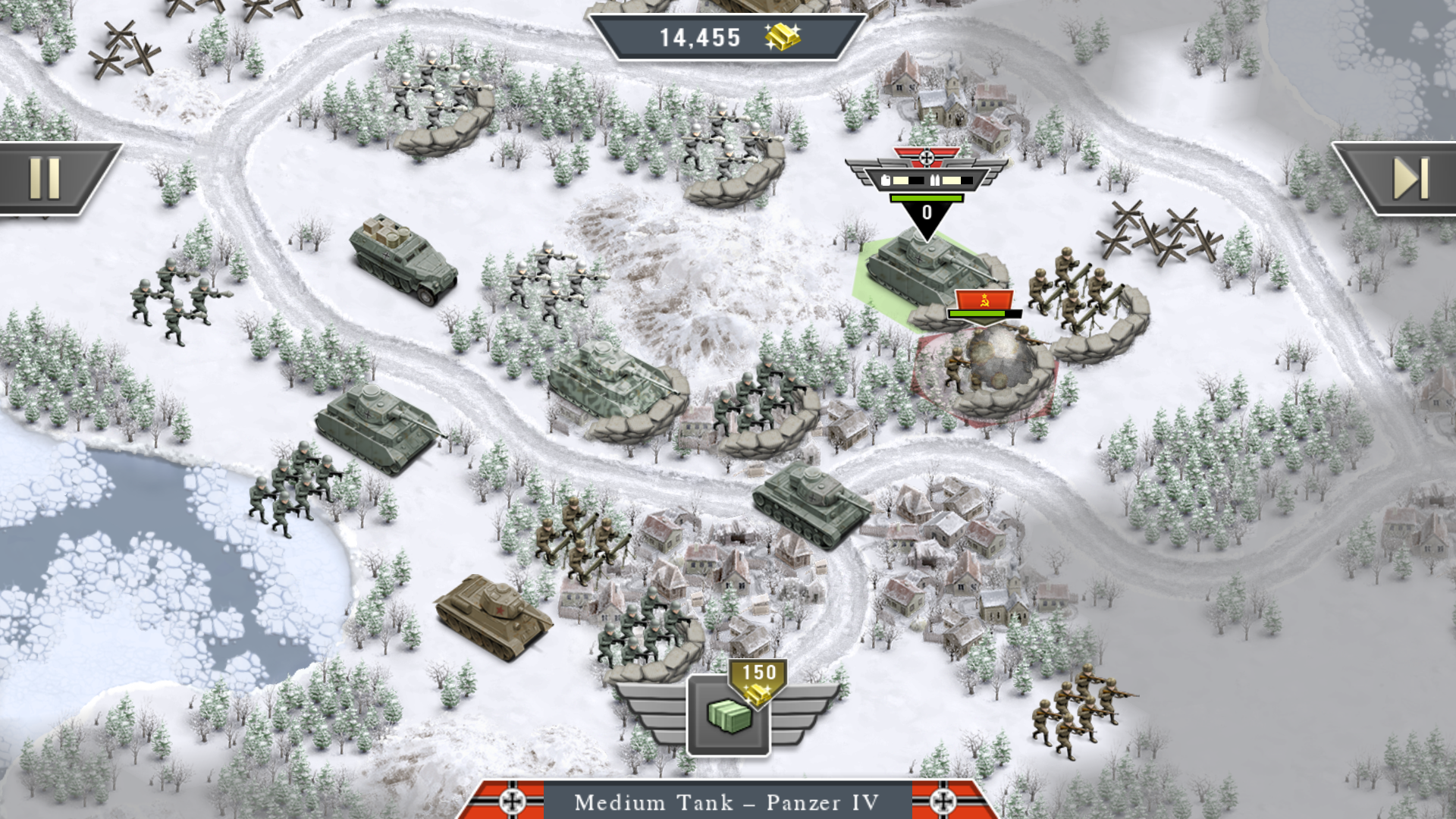Image resolution: width=1456 pixels, height=819 pixels.
Task: Click the black movement counter triangle showing 0
Action: pyautogui.click(x=926, y=214)
